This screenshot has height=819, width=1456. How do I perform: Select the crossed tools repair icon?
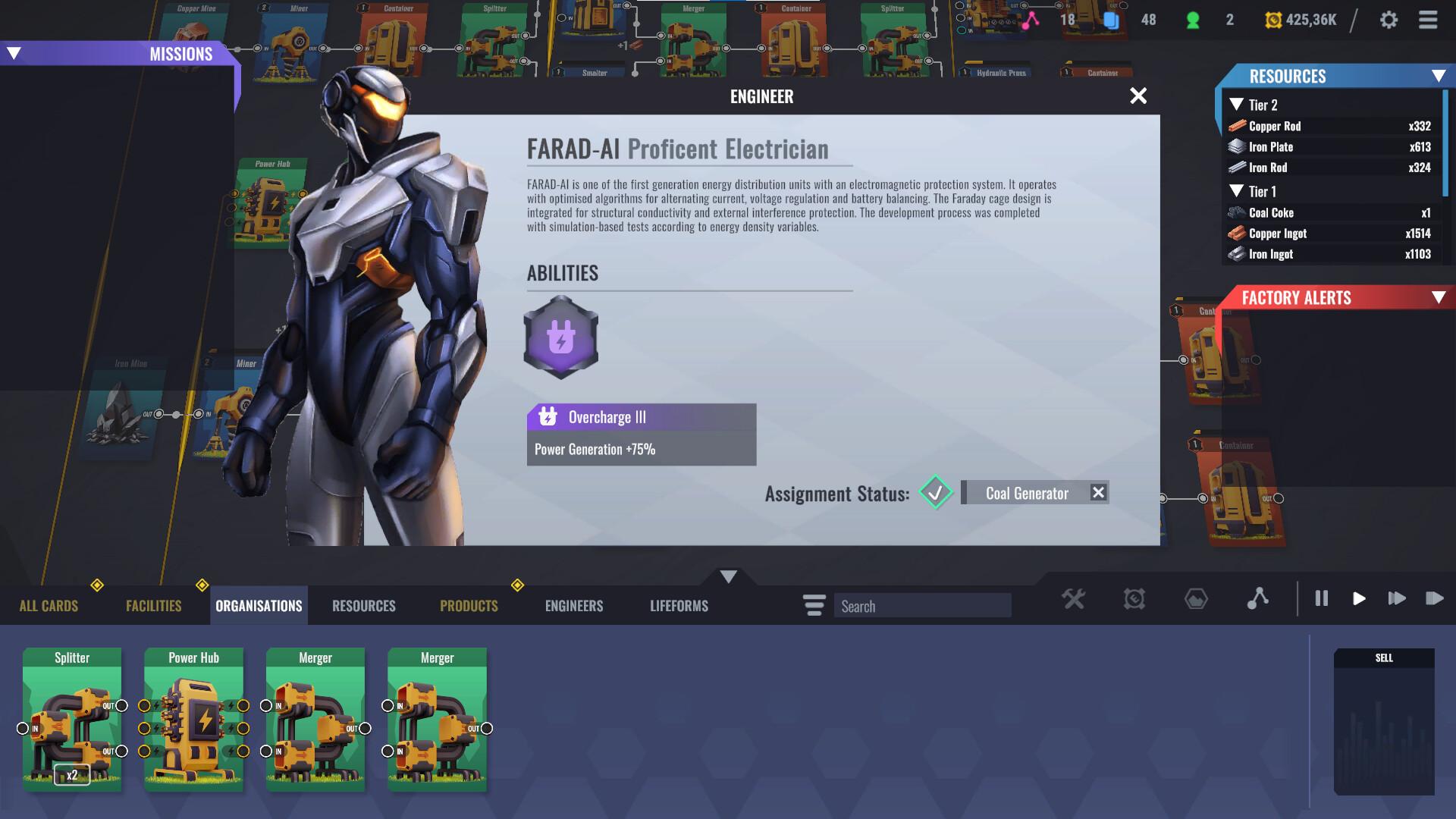pyautogui.click(x=1074, y=599)
